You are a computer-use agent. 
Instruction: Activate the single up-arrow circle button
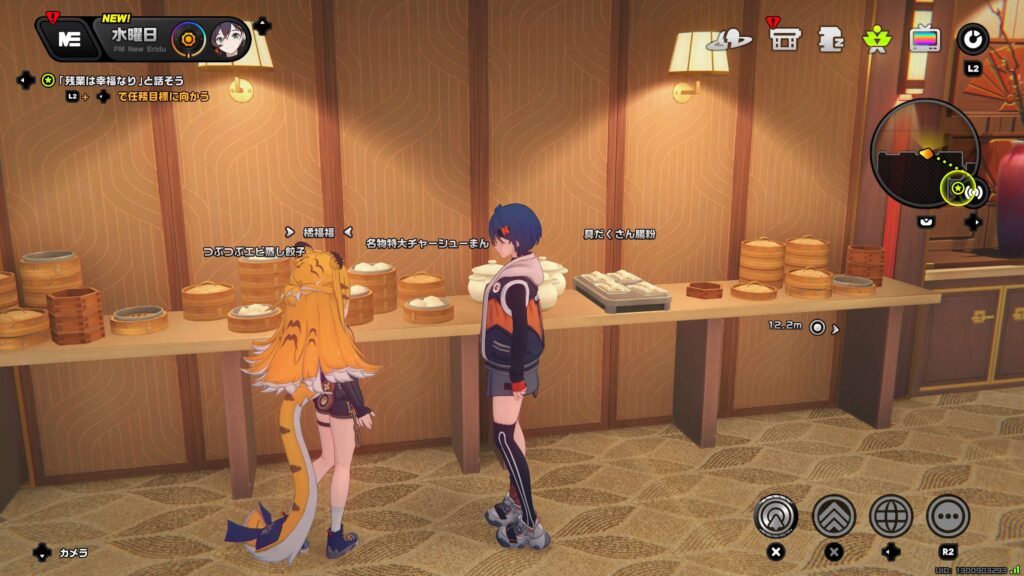[776, 516]
